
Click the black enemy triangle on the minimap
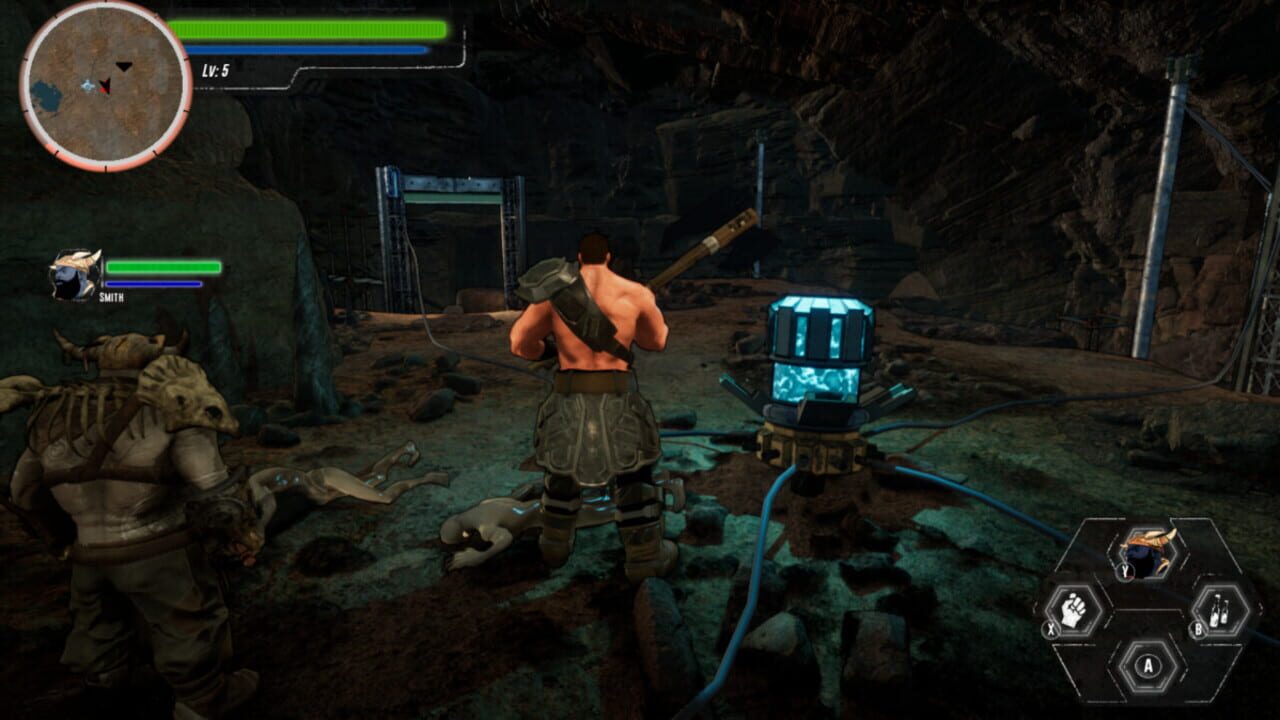point(122,66)
